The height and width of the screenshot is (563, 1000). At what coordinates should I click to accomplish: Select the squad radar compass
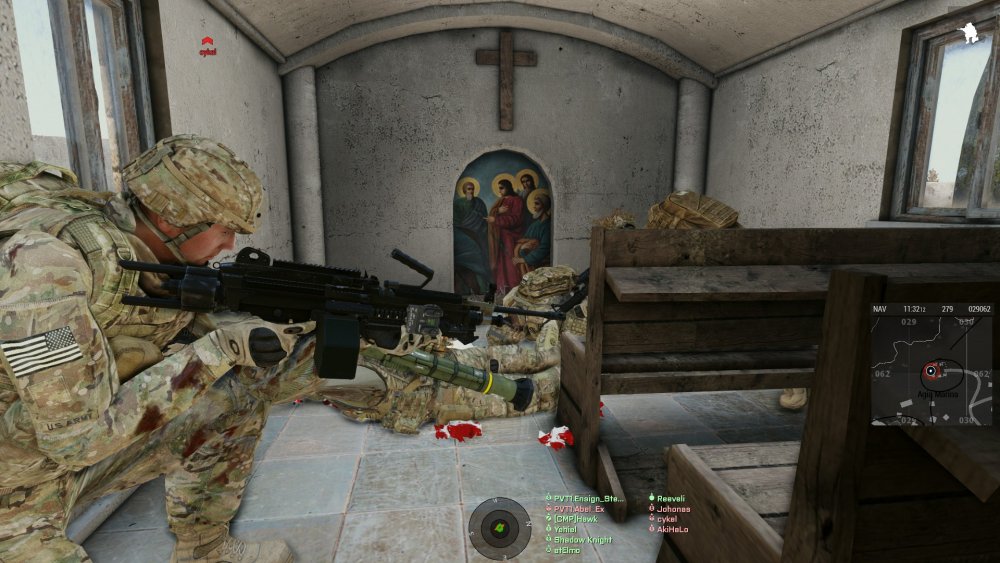coord(500,527)
